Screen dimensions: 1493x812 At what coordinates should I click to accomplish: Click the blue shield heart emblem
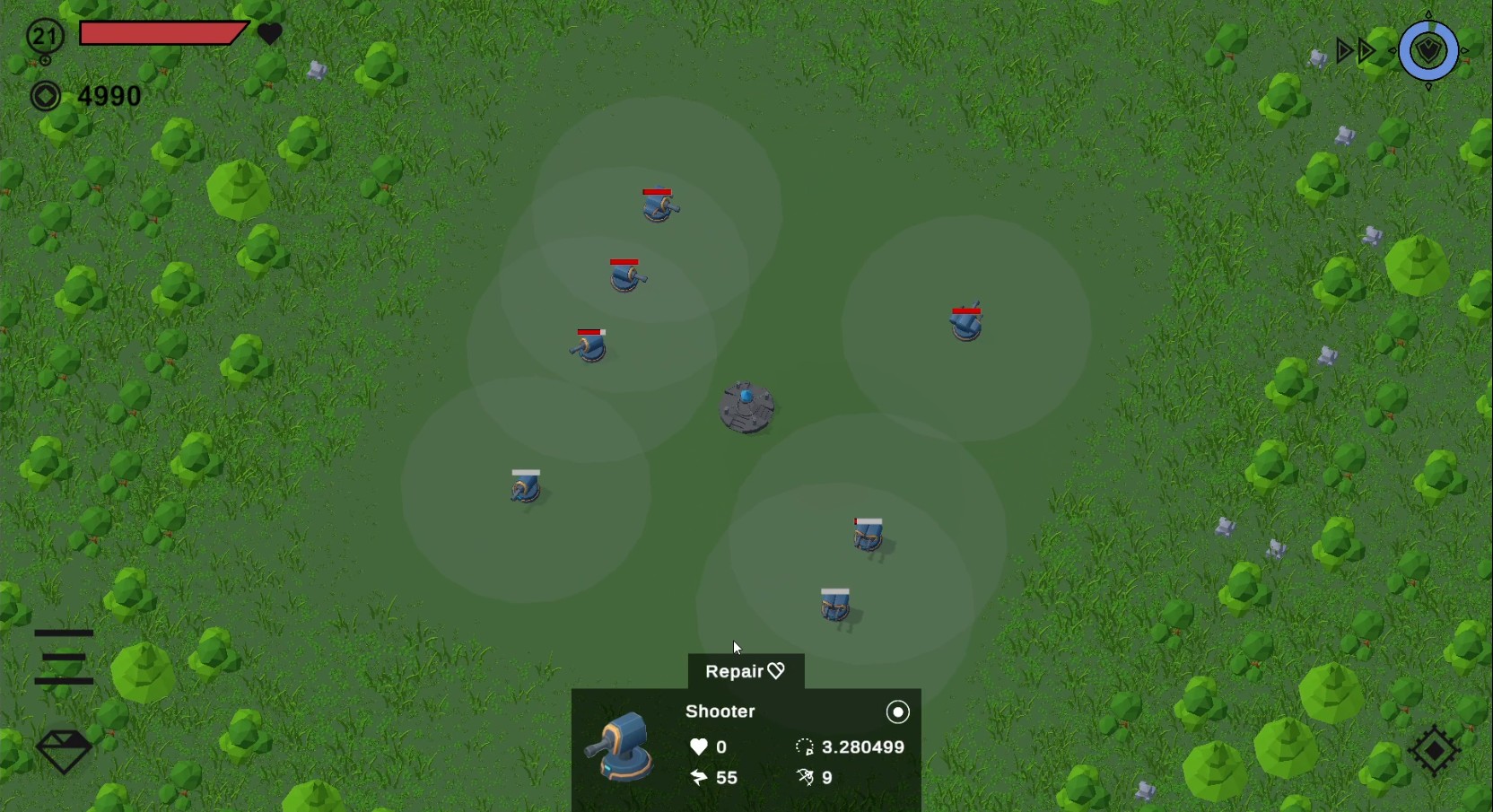[1428, 51]
